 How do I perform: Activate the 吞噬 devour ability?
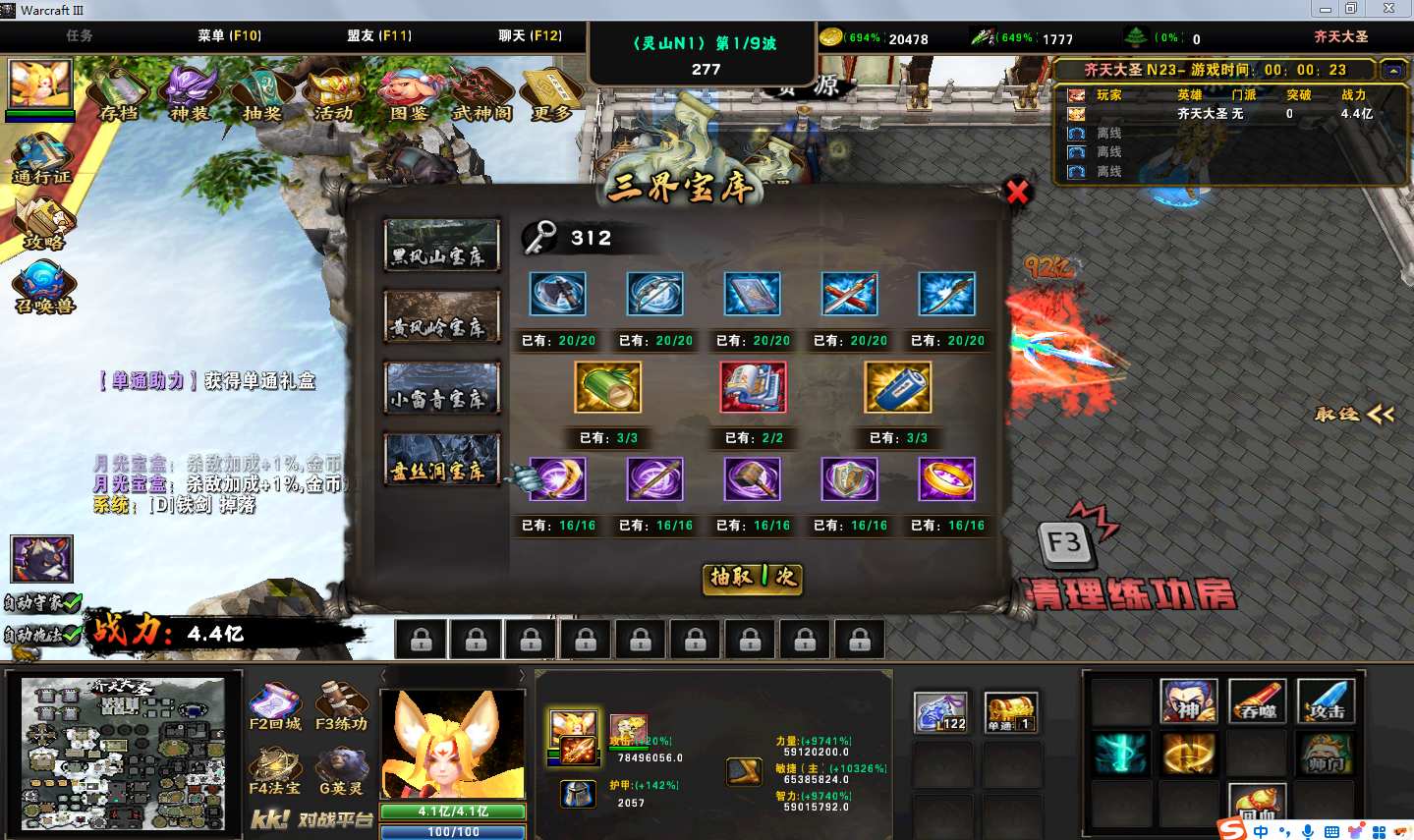tap(1257, 700)
